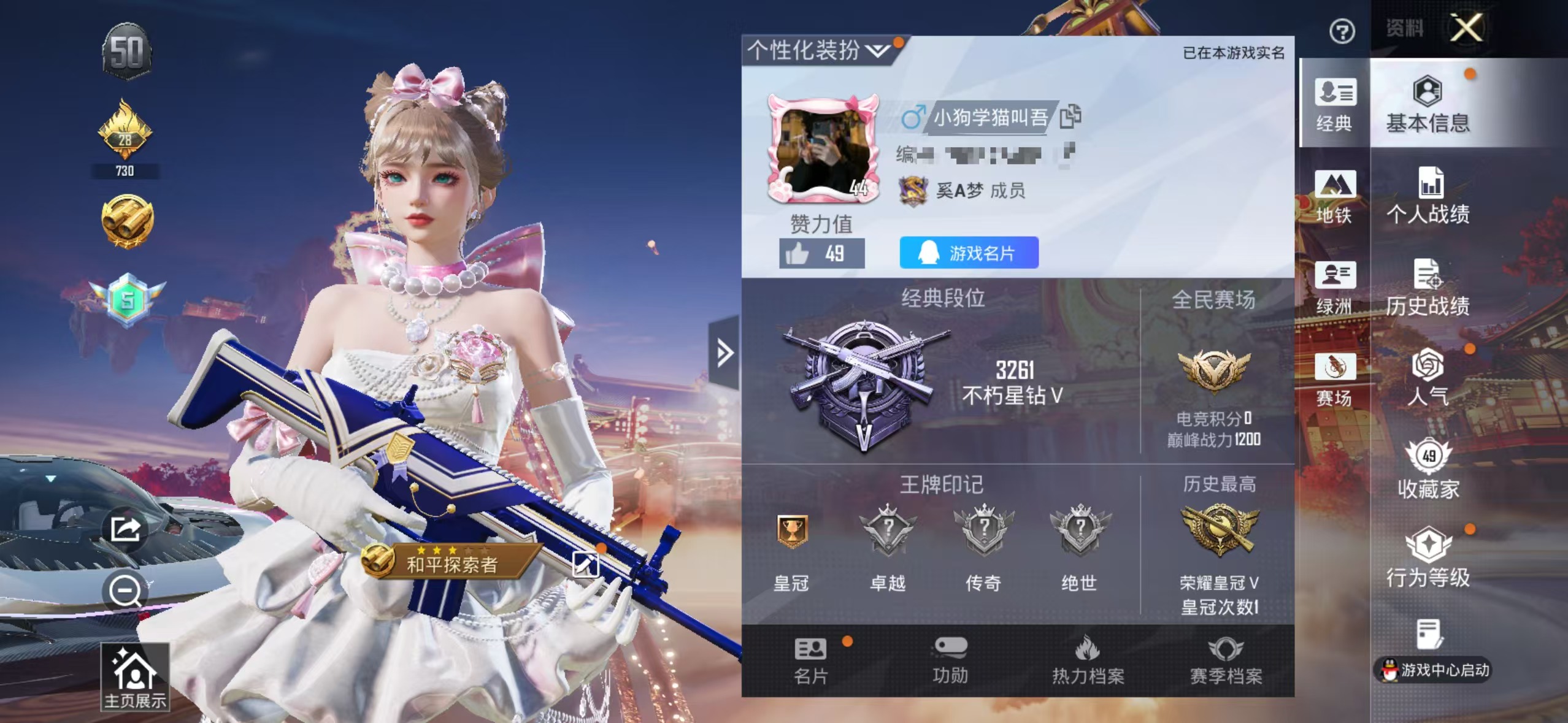Open the 人气 popularity panel
The height and width of the screenshot is (723, 1568).
(x=1429, y=377)
